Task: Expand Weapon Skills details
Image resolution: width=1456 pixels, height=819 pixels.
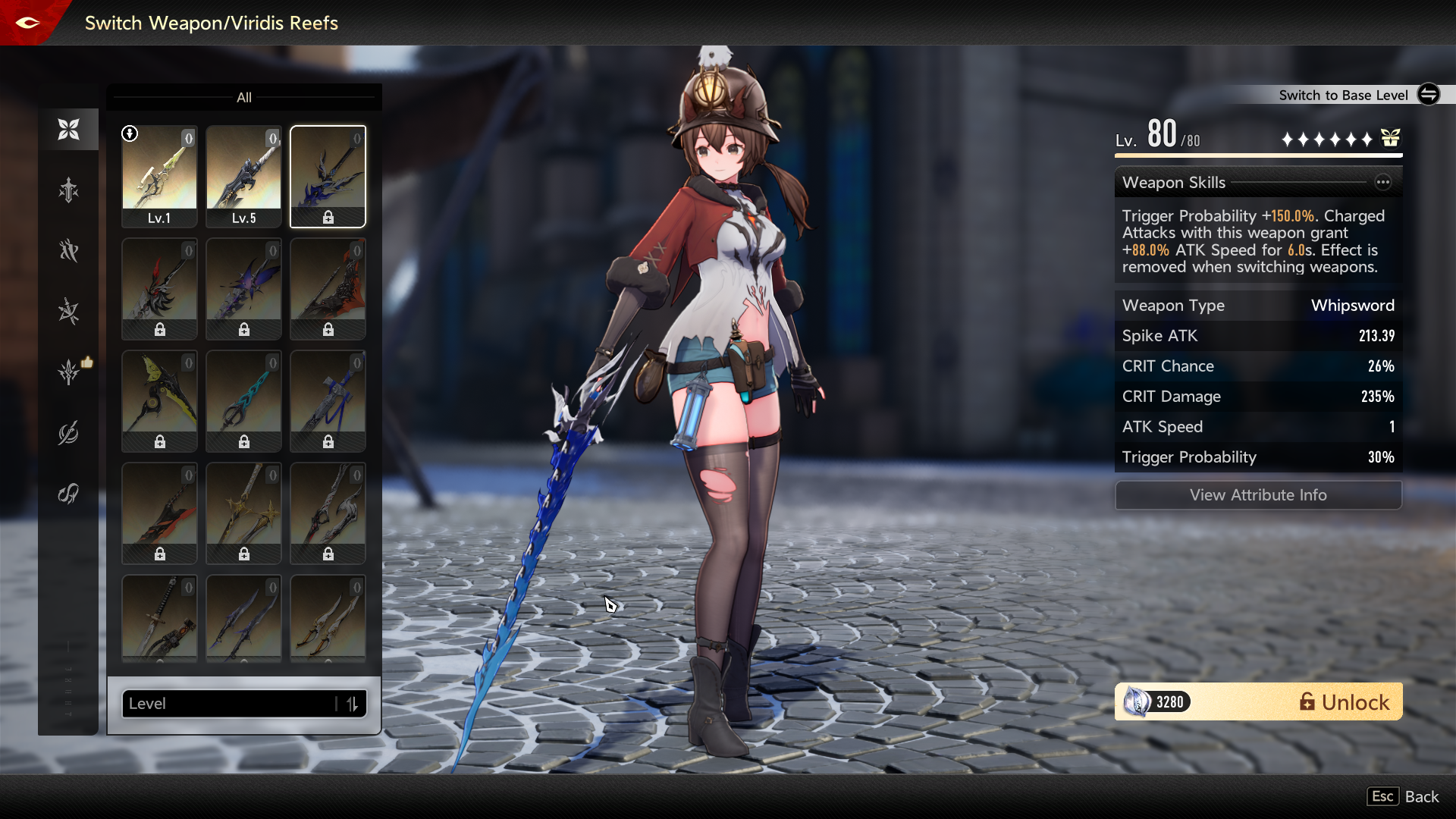Action: 1382,182
